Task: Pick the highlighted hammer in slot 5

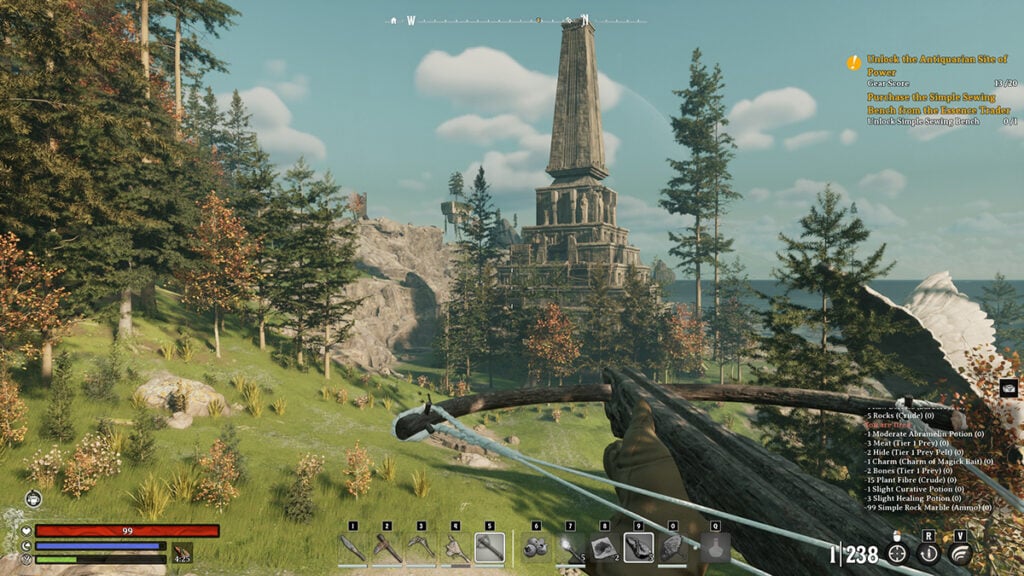Action: tap(489, 548)
